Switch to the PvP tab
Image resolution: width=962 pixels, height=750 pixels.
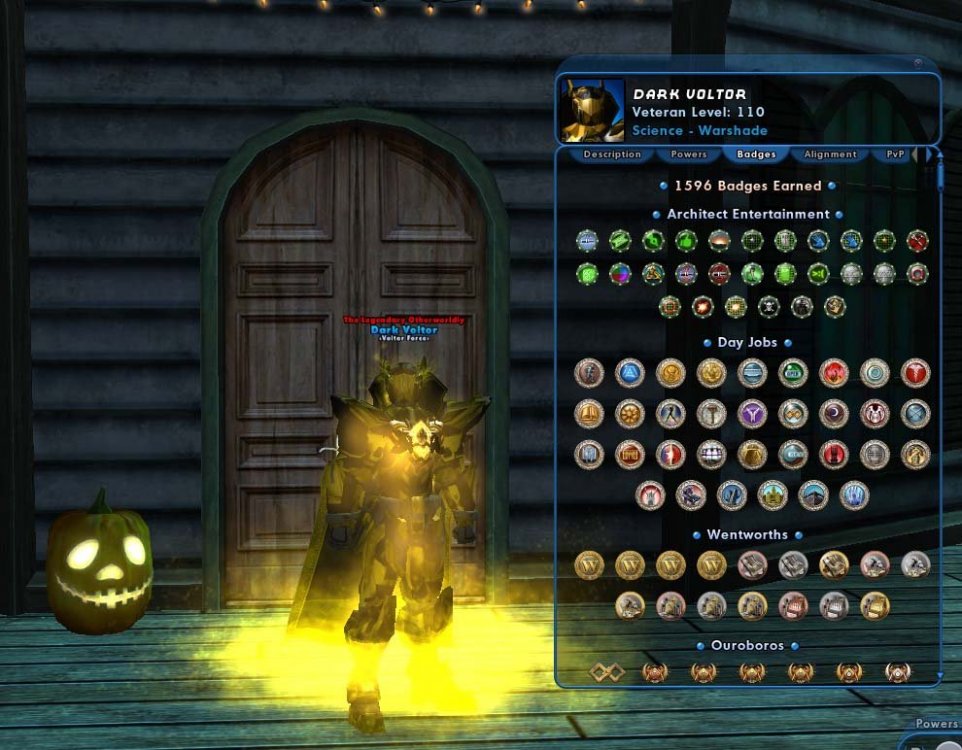[x=894, y=155]
